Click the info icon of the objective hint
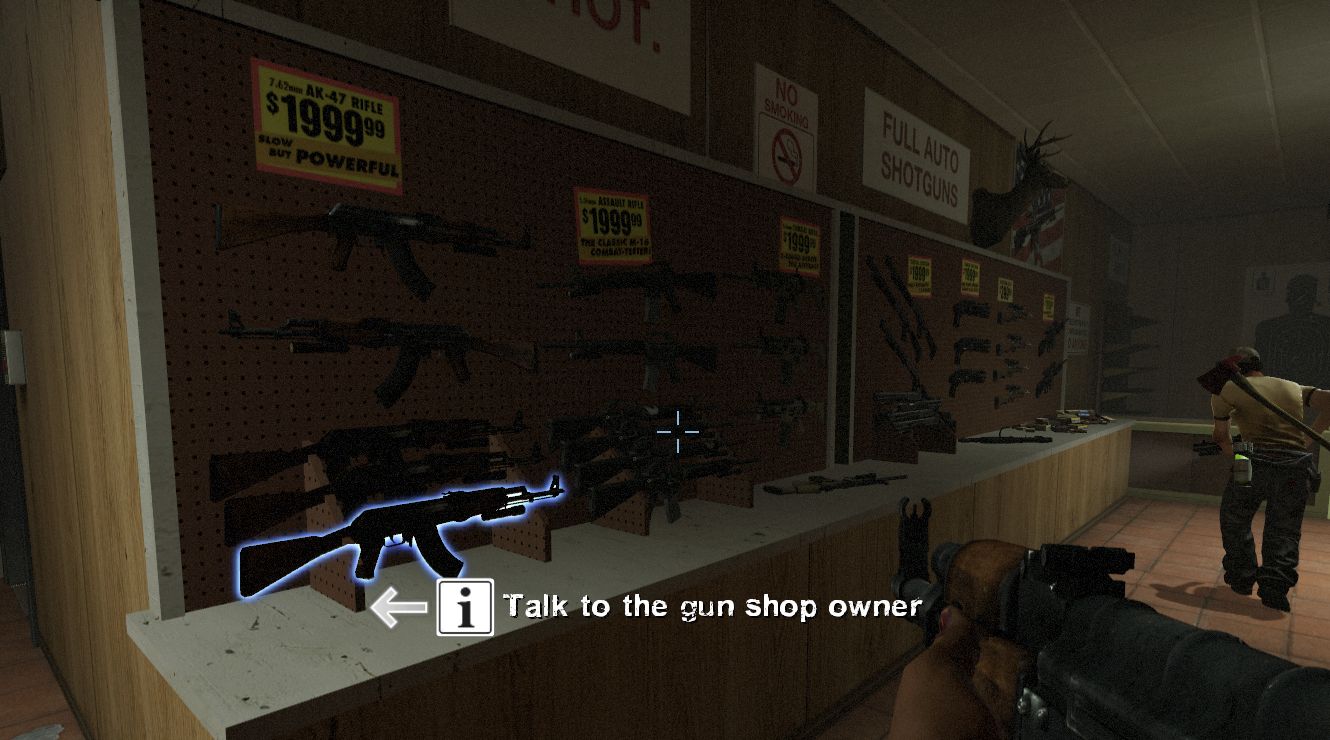 tap(466, 607)
